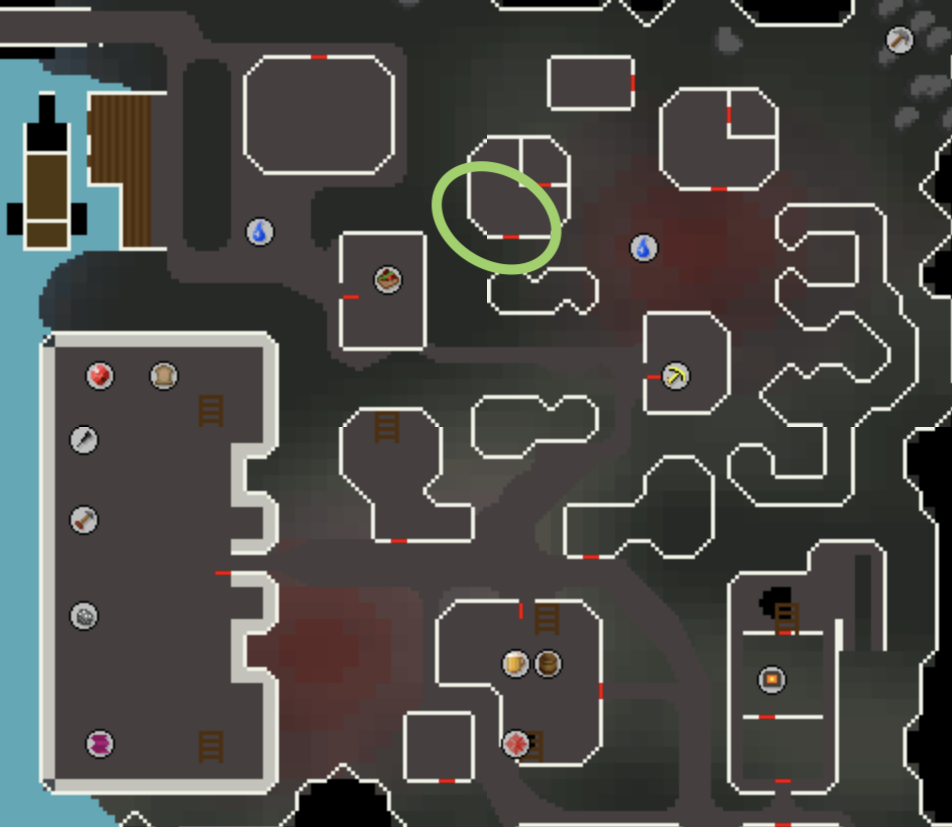The height and width of the screenshot is (827, 952).
Task: Select the grey pickaxe mining site marker
Action: click(899, 40)
